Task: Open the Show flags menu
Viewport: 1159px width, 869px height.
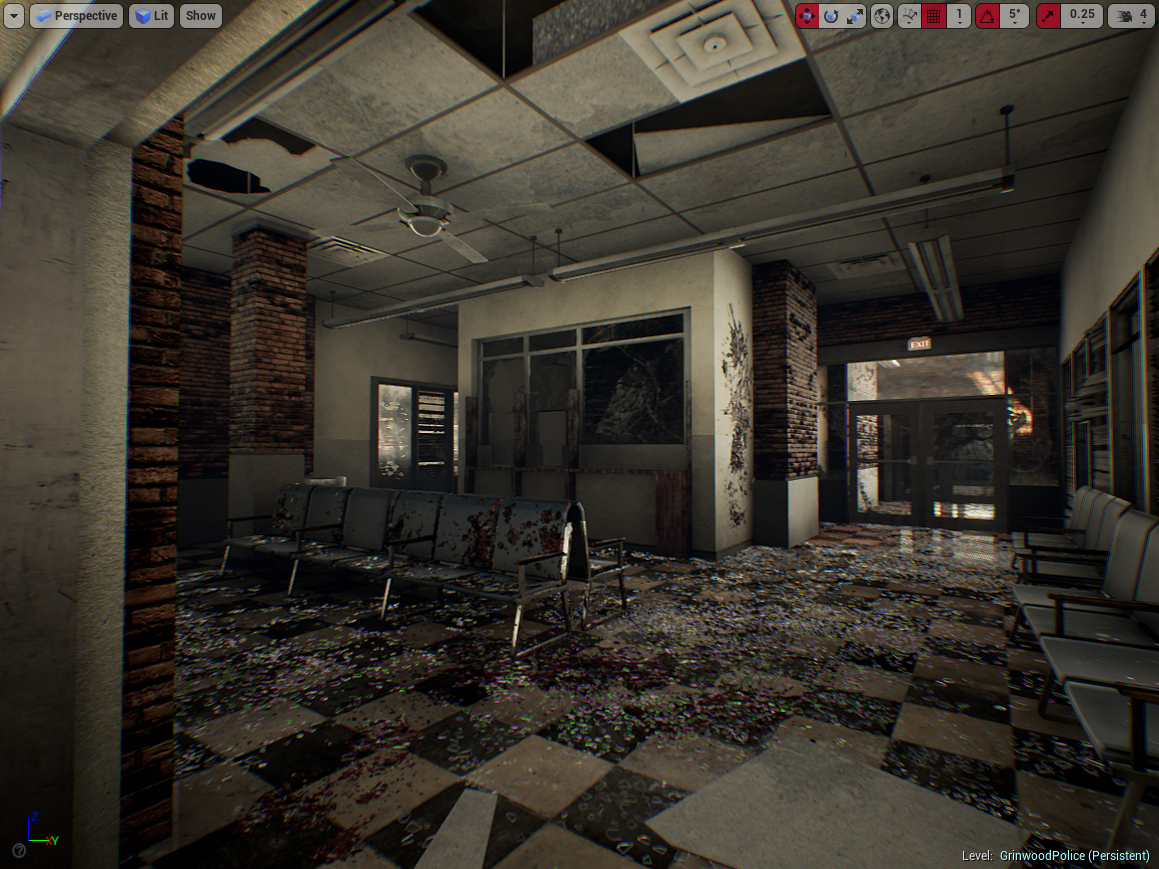Action: click(x=201, y=15)
